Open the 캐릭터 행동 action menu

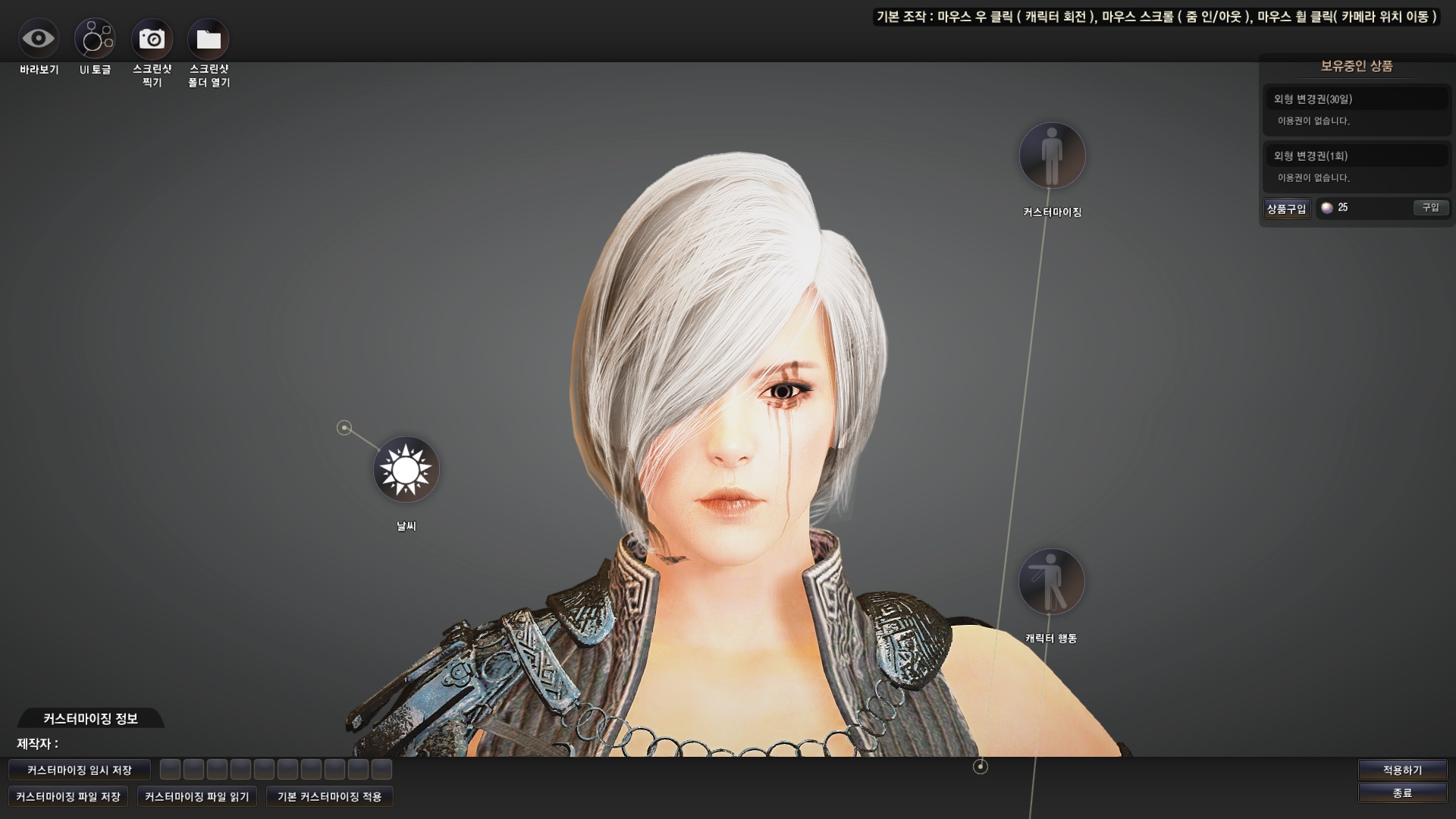(x=1051, y=582)
